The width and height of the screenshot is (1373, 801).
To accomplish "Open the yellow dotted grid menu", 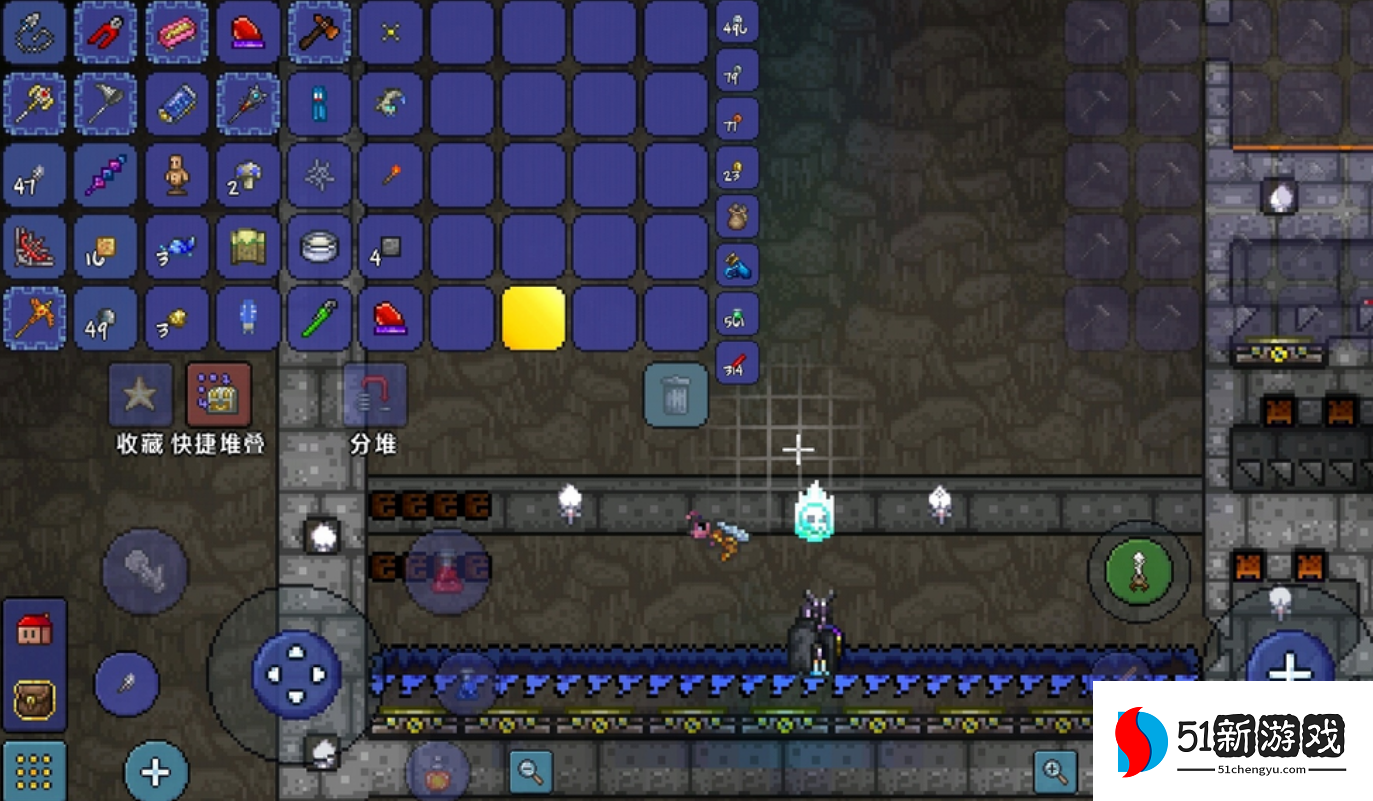I will (34, 770).
